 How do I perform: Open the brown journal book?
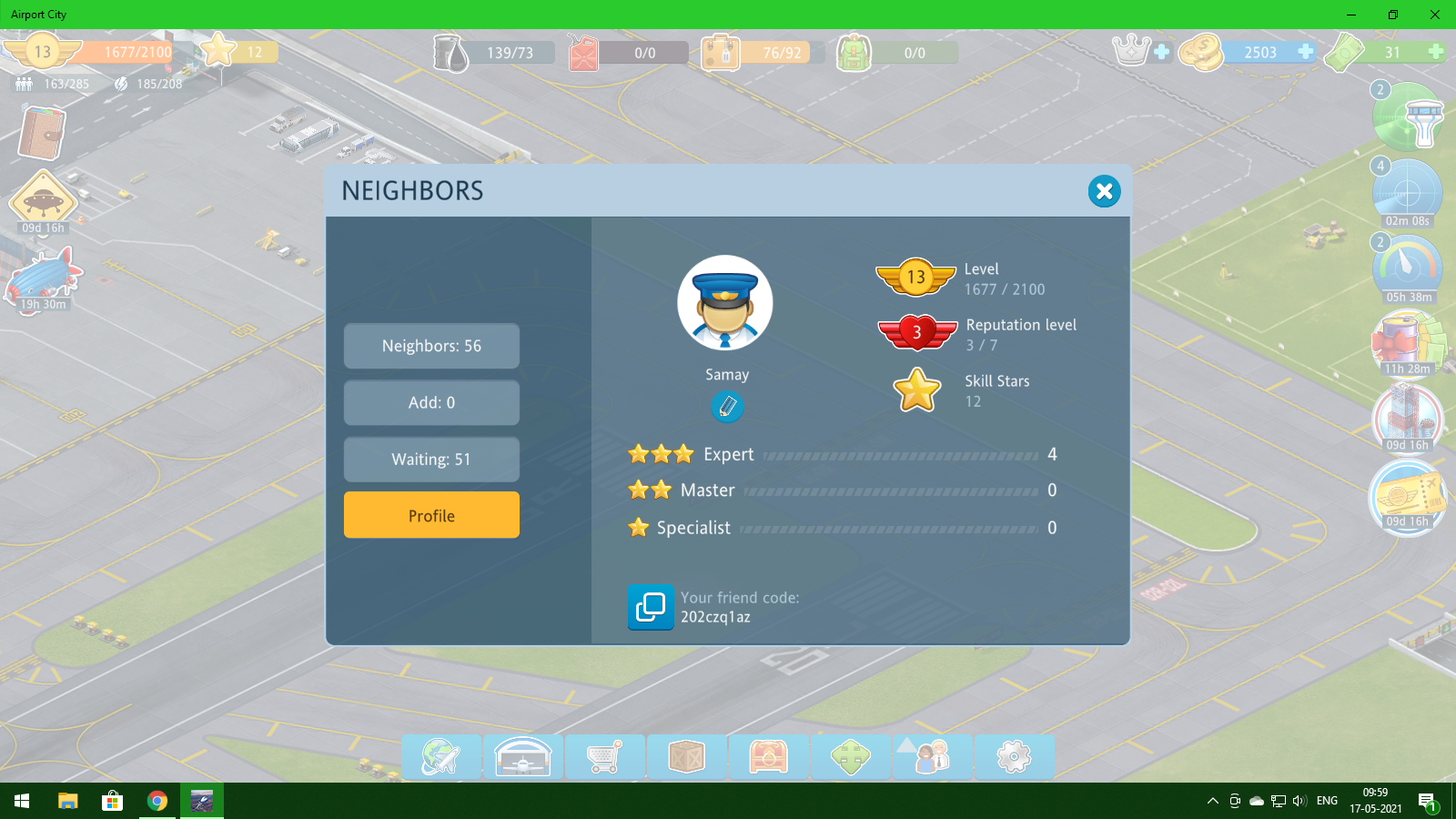click(x=41, y=133)
